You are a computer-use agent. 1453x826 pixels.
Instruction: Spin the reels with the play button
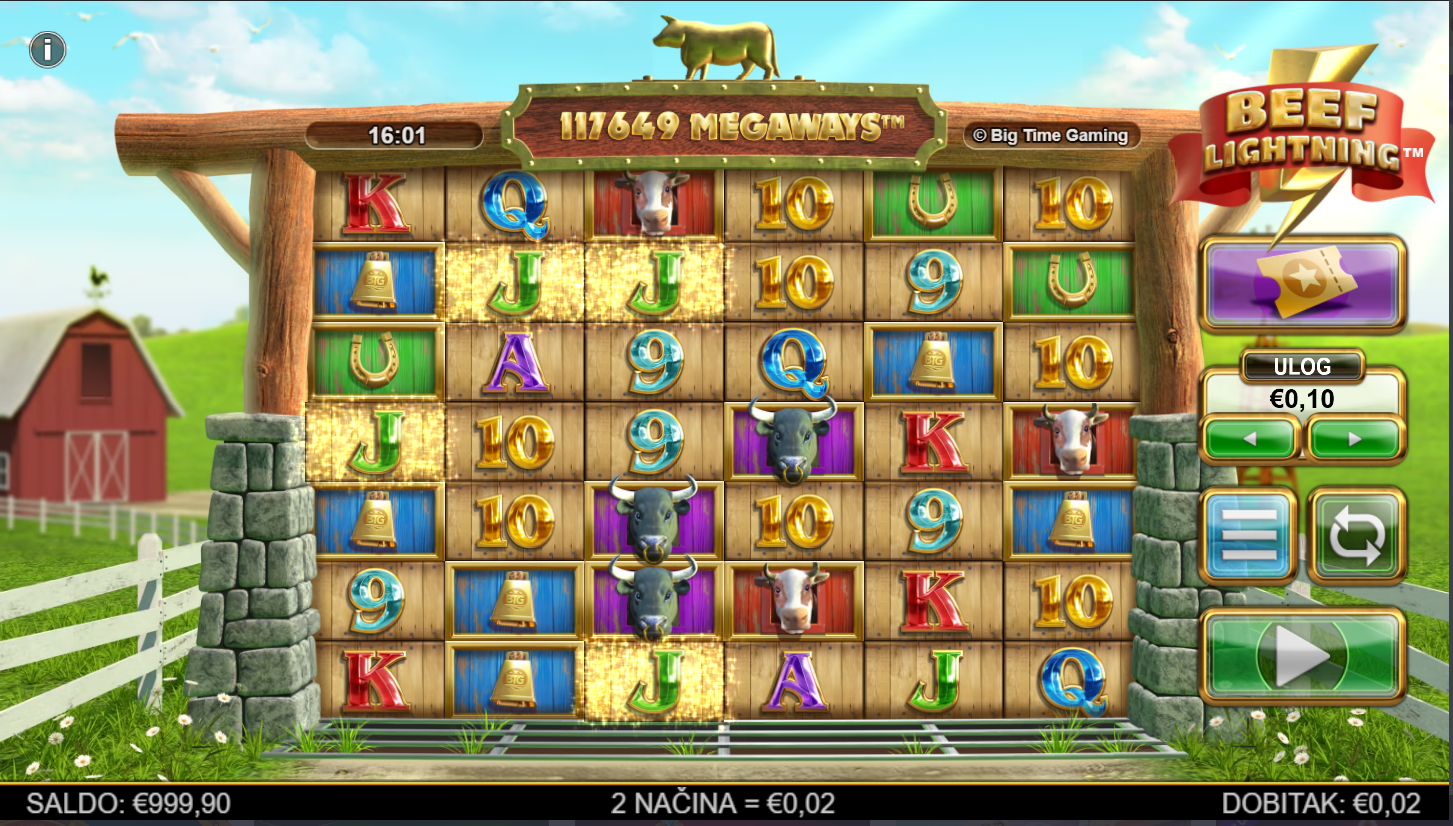(1303, 656)
